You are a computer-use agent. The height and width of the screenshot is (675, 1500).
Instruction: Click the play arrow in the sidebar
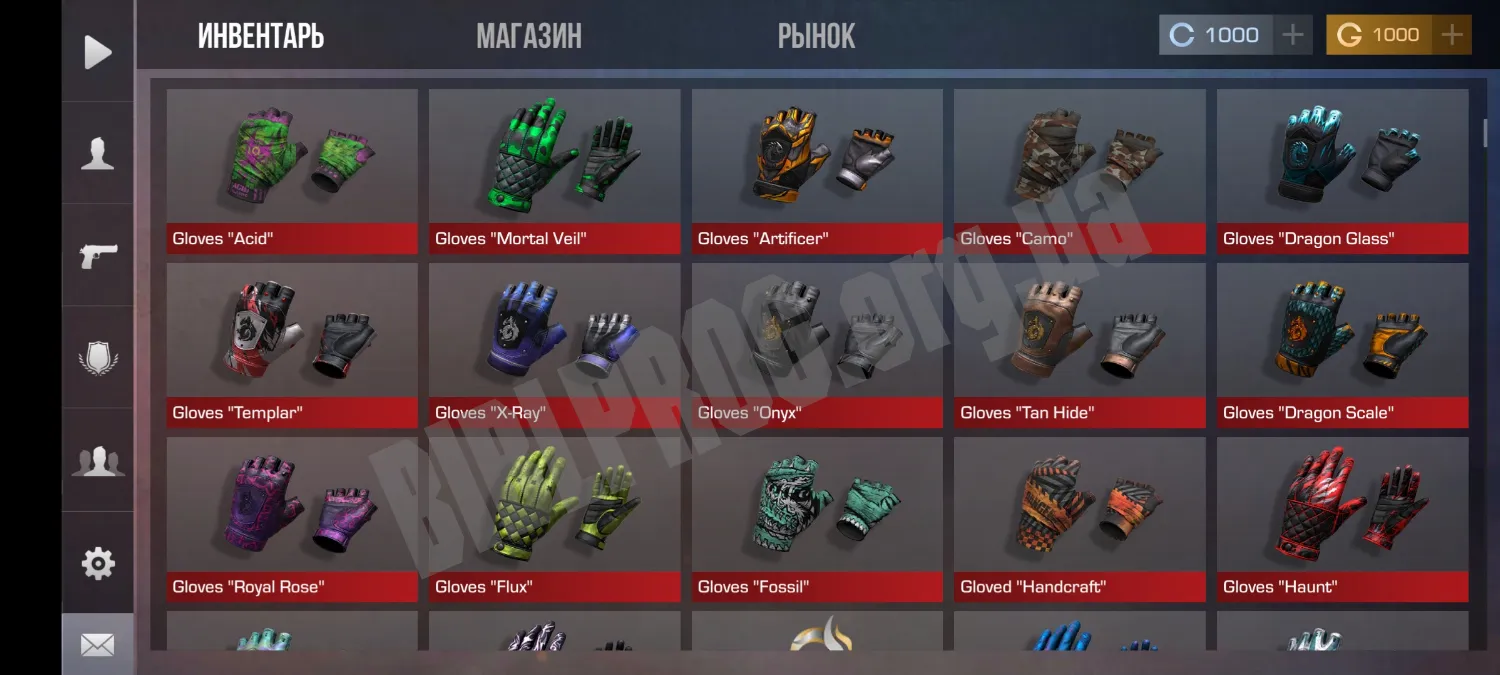pos(98,52)
